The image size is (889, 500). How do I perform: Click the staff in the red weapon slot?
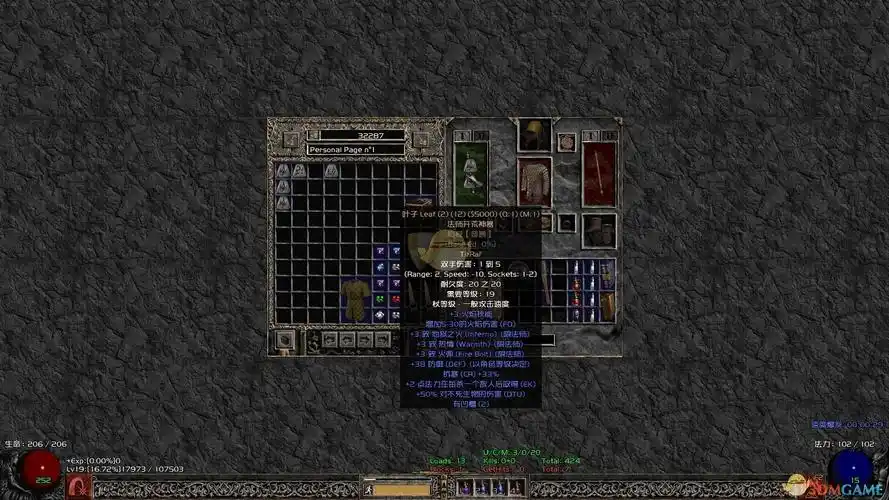click(x=600, y=173)
